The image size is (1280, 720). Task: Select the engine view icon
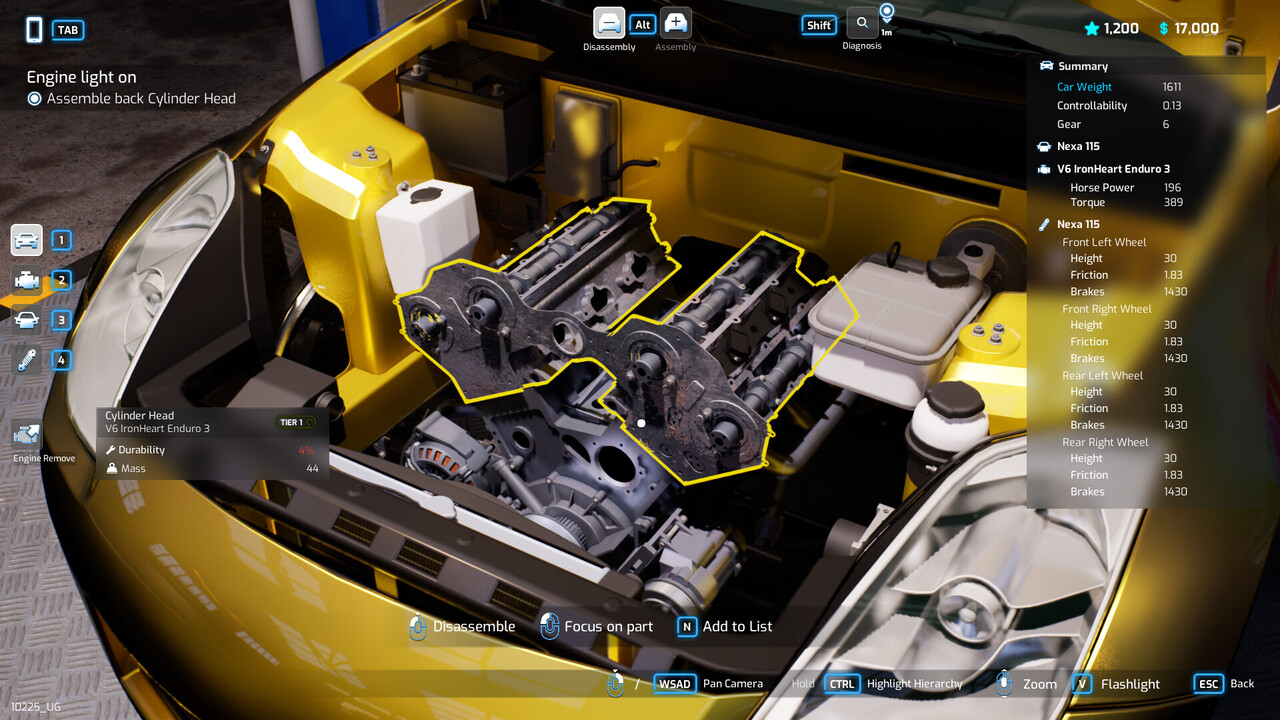coord(27,280)
